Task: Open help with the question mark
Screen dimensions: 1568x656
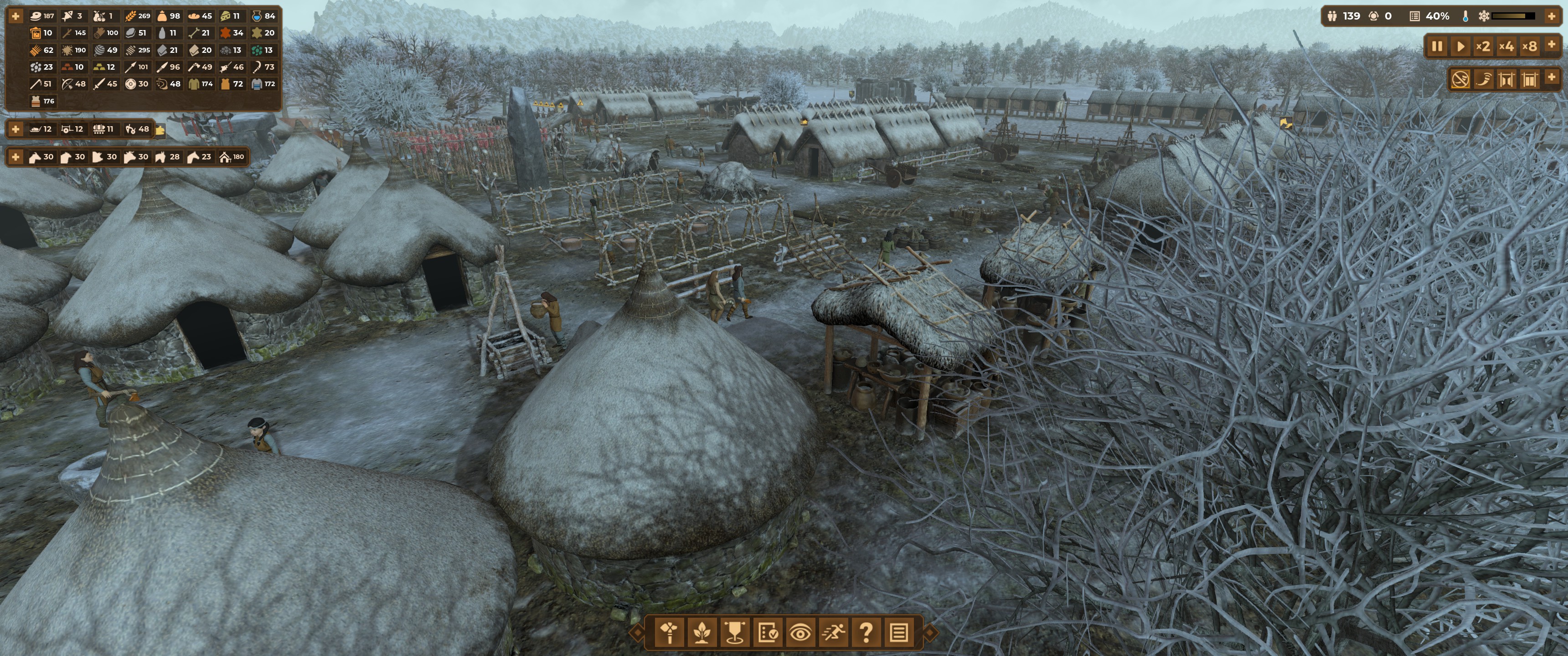Action: (866, 633)
